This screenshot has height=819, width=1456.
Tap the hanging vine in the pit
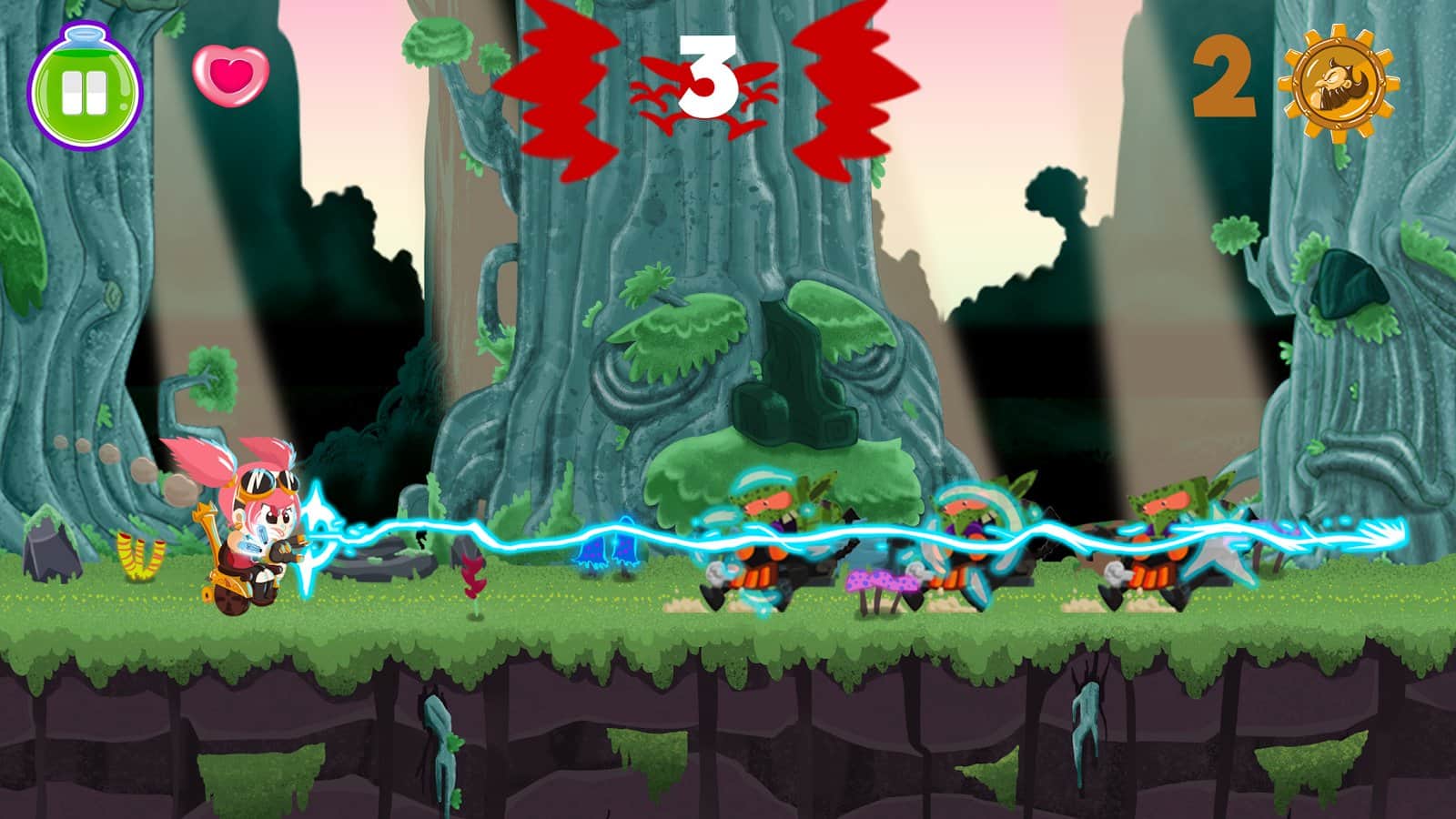[1083, 719]
